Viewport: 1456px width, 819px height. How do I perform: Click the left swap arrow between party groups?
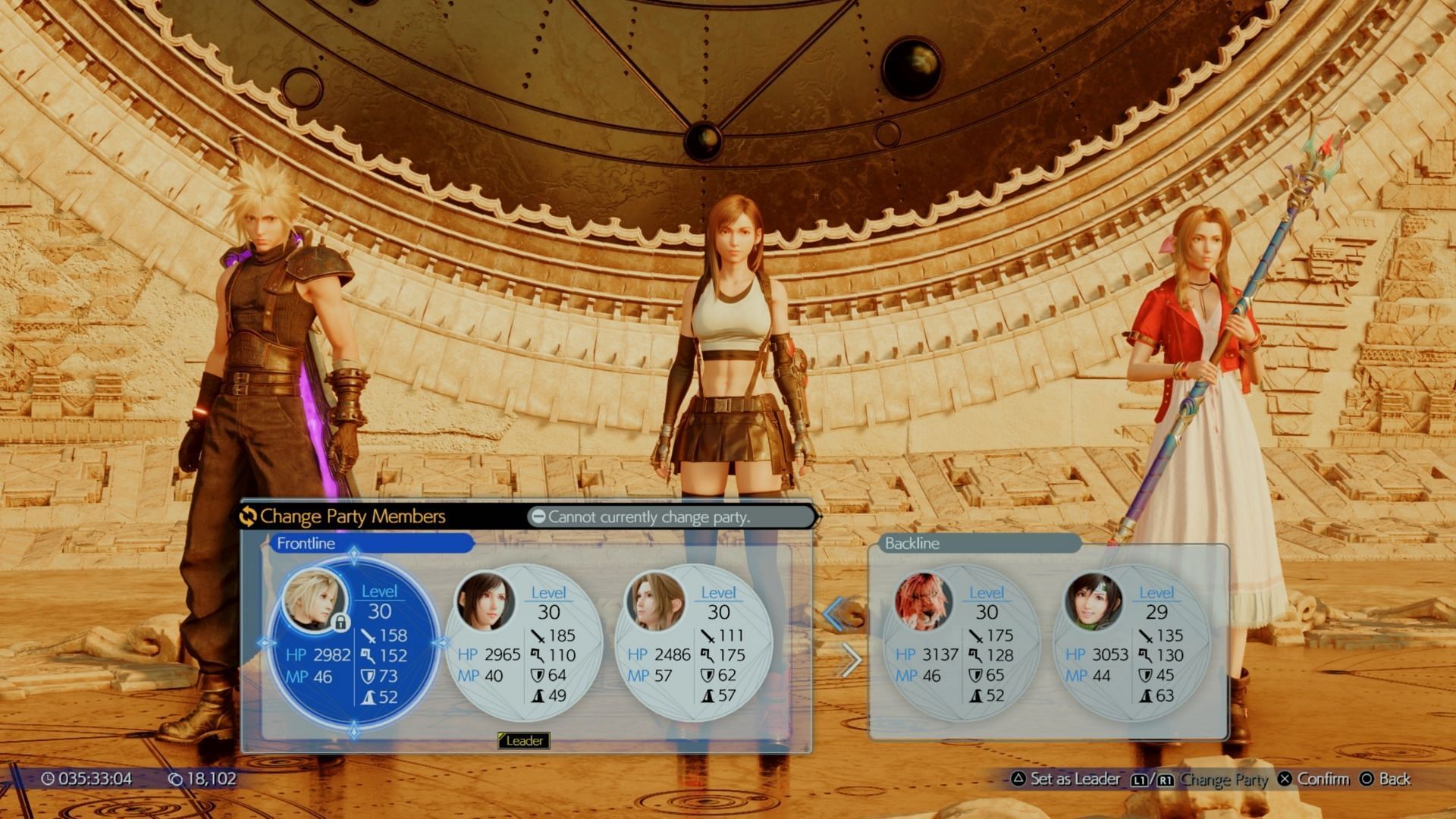(x=835, y=613)
